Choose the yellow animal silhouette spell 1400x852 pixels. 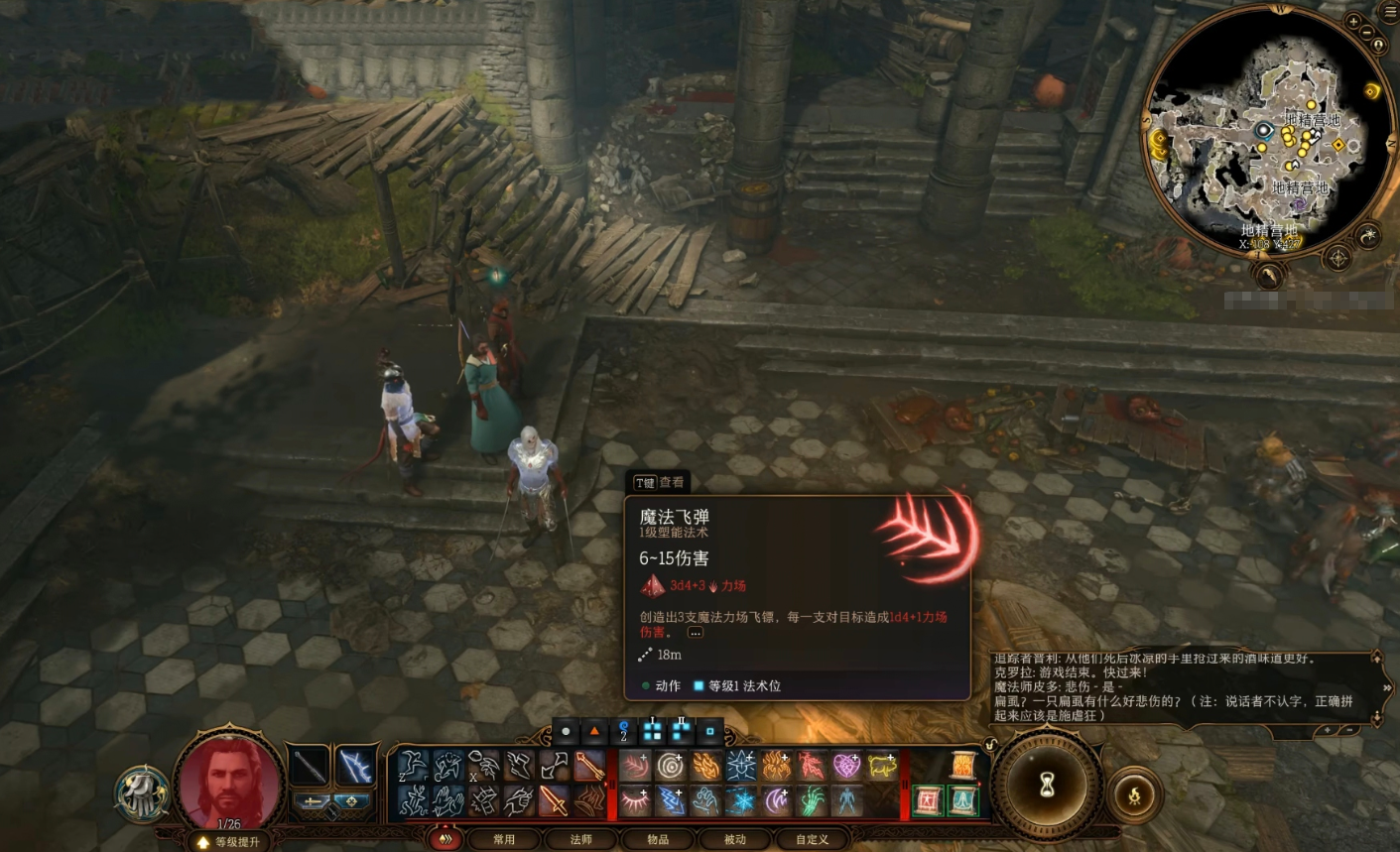click(881, 767)
